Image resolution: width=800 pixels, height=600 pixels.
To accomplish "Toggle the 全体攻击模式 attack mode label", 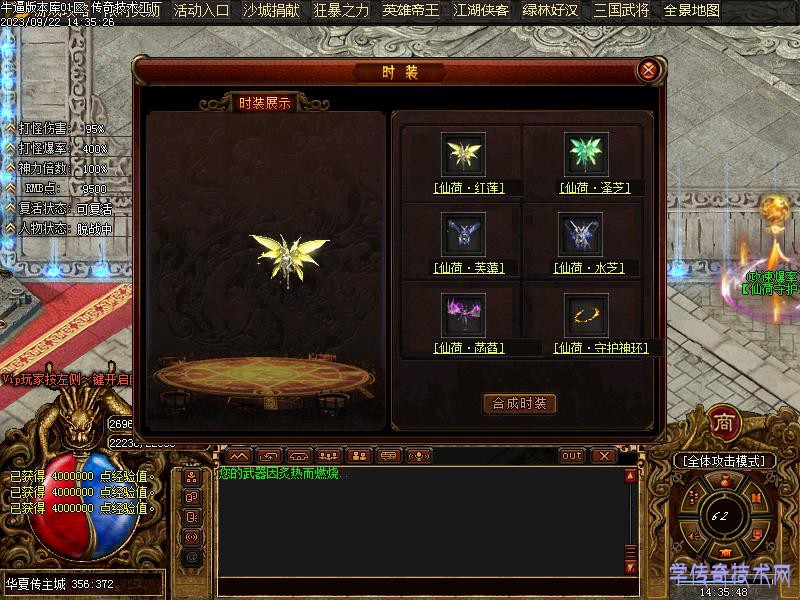I will (724, 461).
